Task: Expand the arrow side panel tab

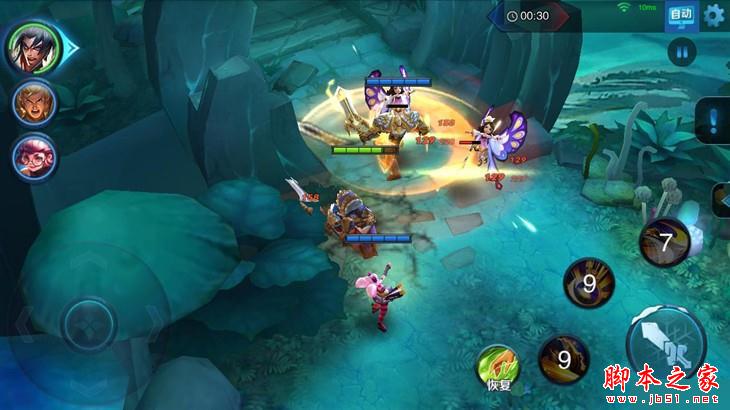Action: click(x=719, y=199)
